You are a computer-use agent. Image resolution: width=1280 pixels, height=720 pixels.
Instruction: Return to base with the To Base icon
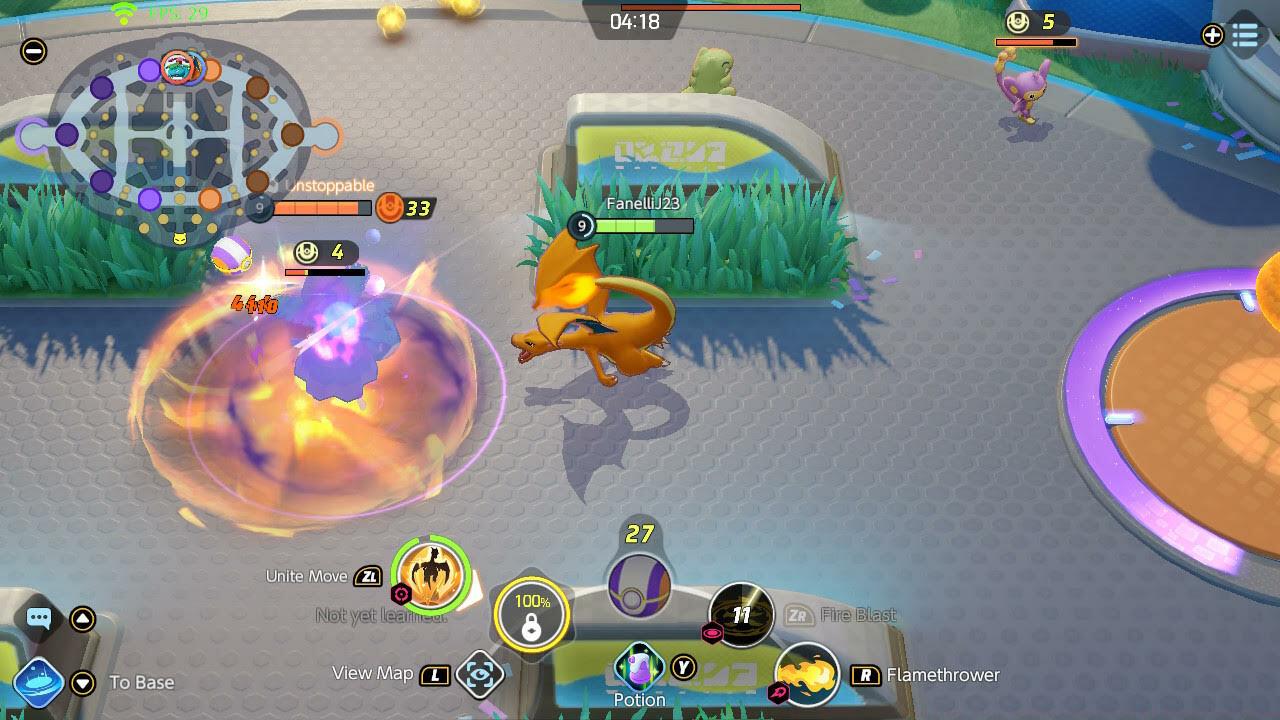pyautogui.click(x=40, y=683)
